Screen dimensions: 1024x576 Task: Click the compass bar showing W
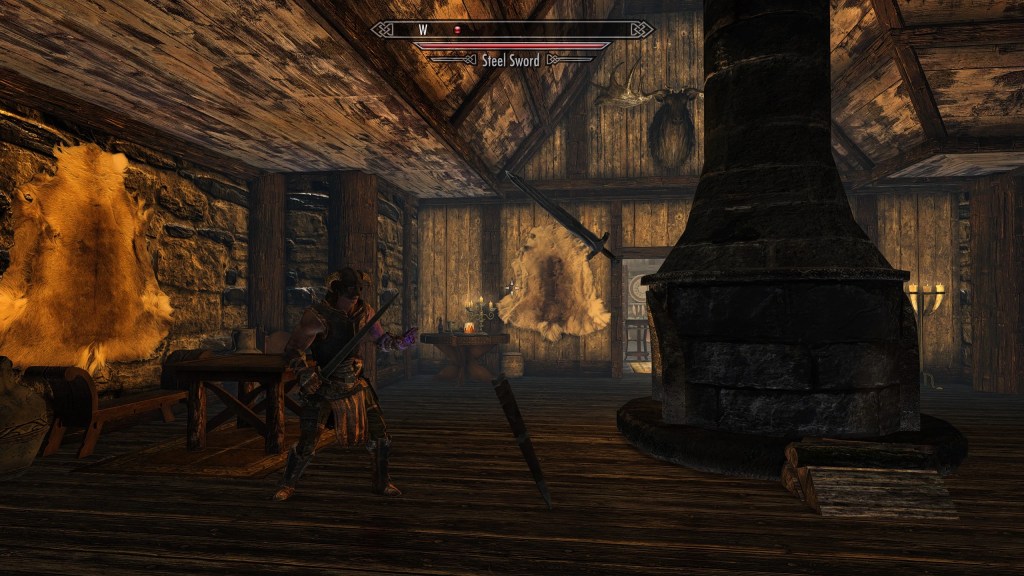[512, 30]
